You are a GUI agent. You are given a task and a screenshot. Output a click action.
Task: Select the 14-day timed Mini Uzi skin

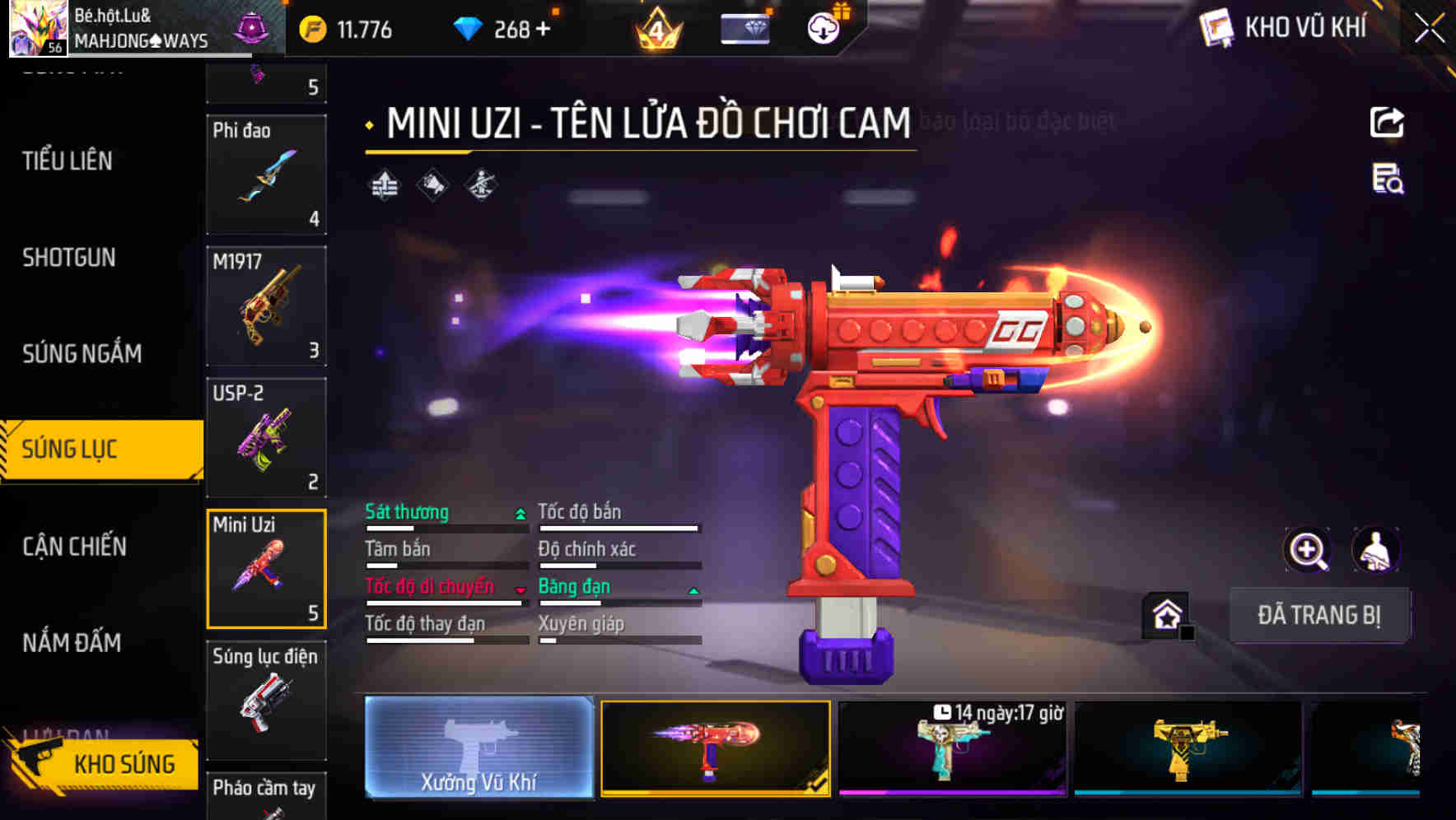[x=952, y=748]
